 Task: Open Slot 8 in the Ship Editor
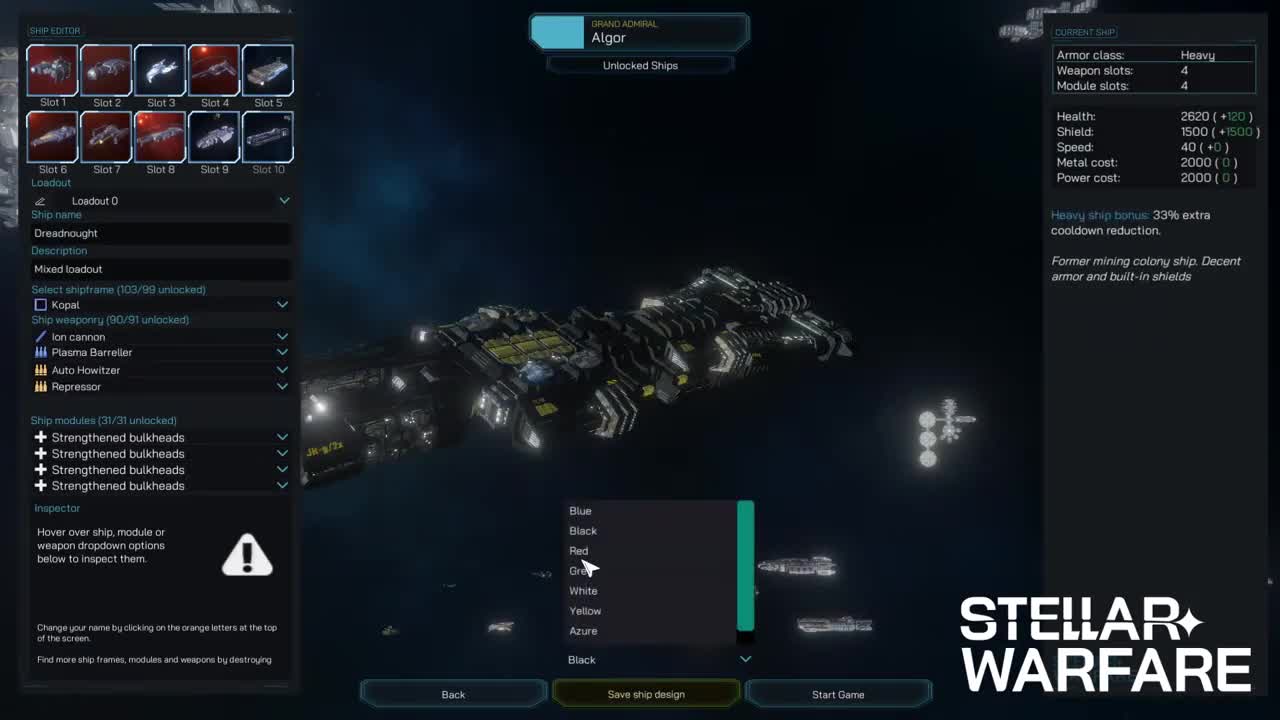[160, 136]
